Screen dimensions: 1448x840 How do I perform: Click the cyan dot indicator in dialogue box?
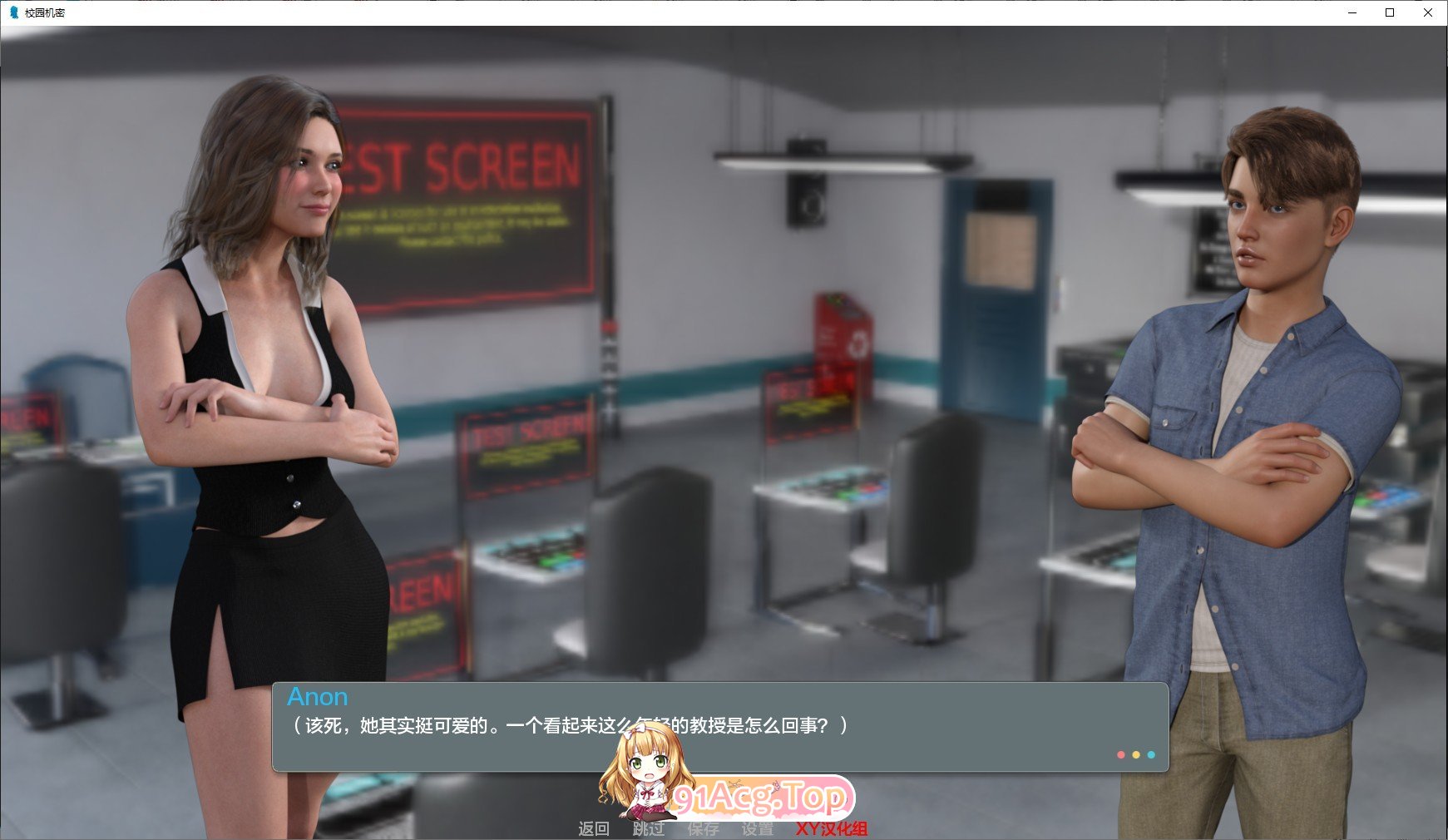(x=1150, y=755)
